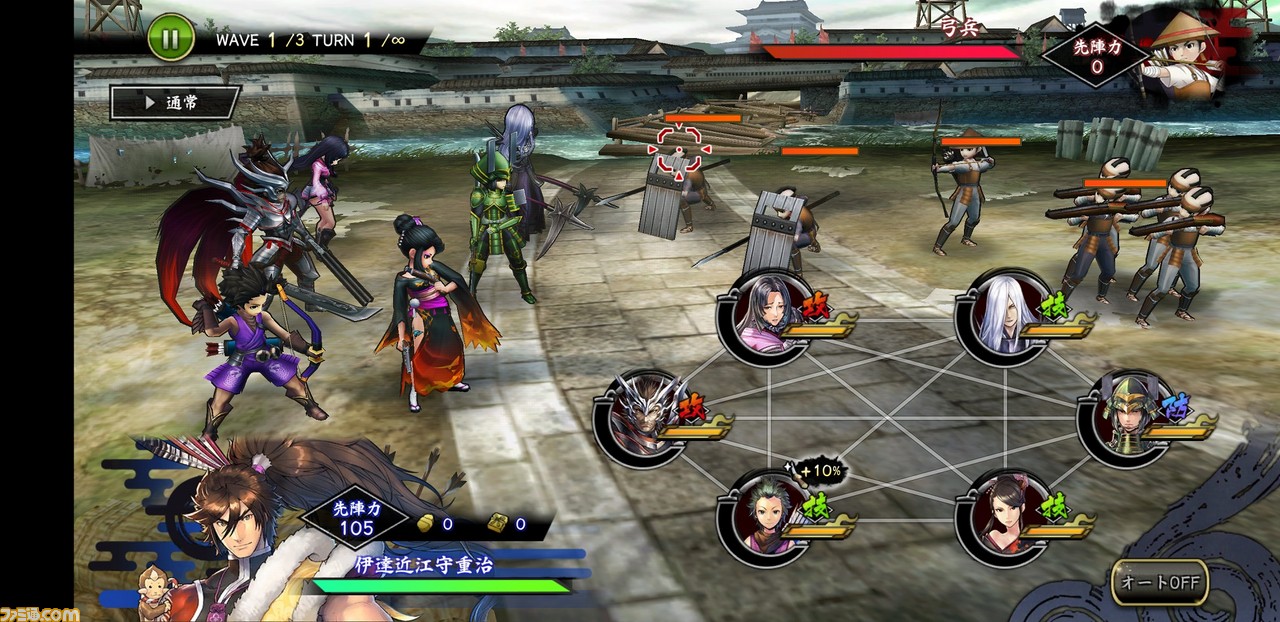Turn on auto battle with オートOFF
The image size is (1280, 622).
pyautogui.click(x=1160, y=582)
